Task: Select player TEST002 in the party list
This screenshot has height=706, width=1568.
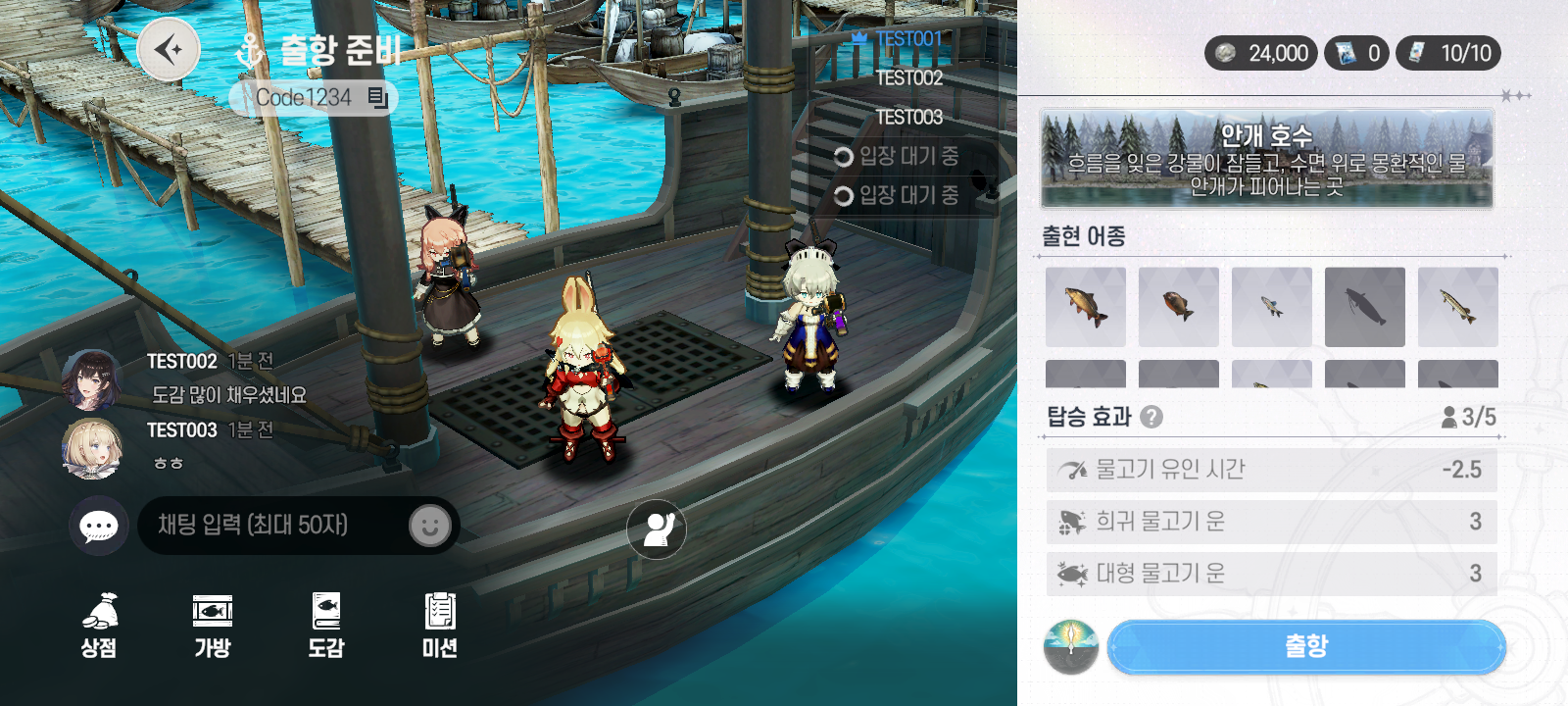Action: 908,78
